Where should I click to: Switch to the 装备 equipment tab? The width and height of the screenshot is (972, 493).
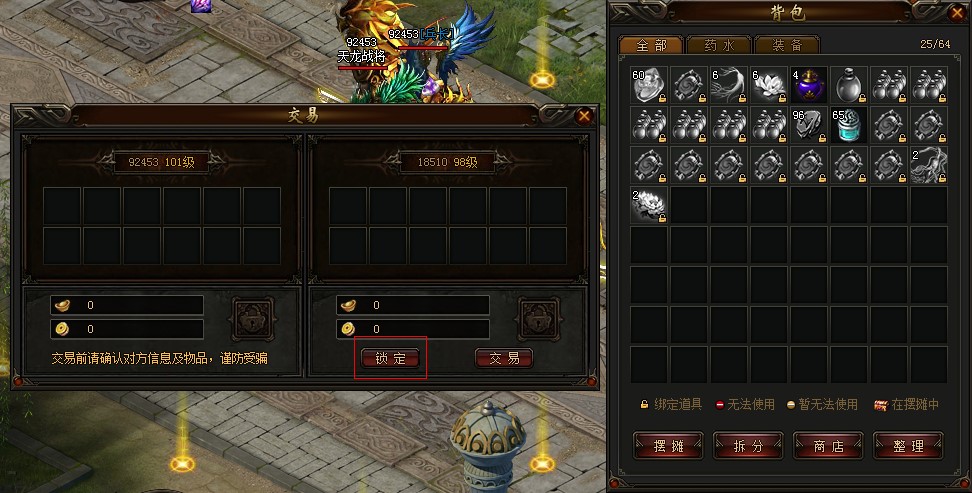coord(787,45)
